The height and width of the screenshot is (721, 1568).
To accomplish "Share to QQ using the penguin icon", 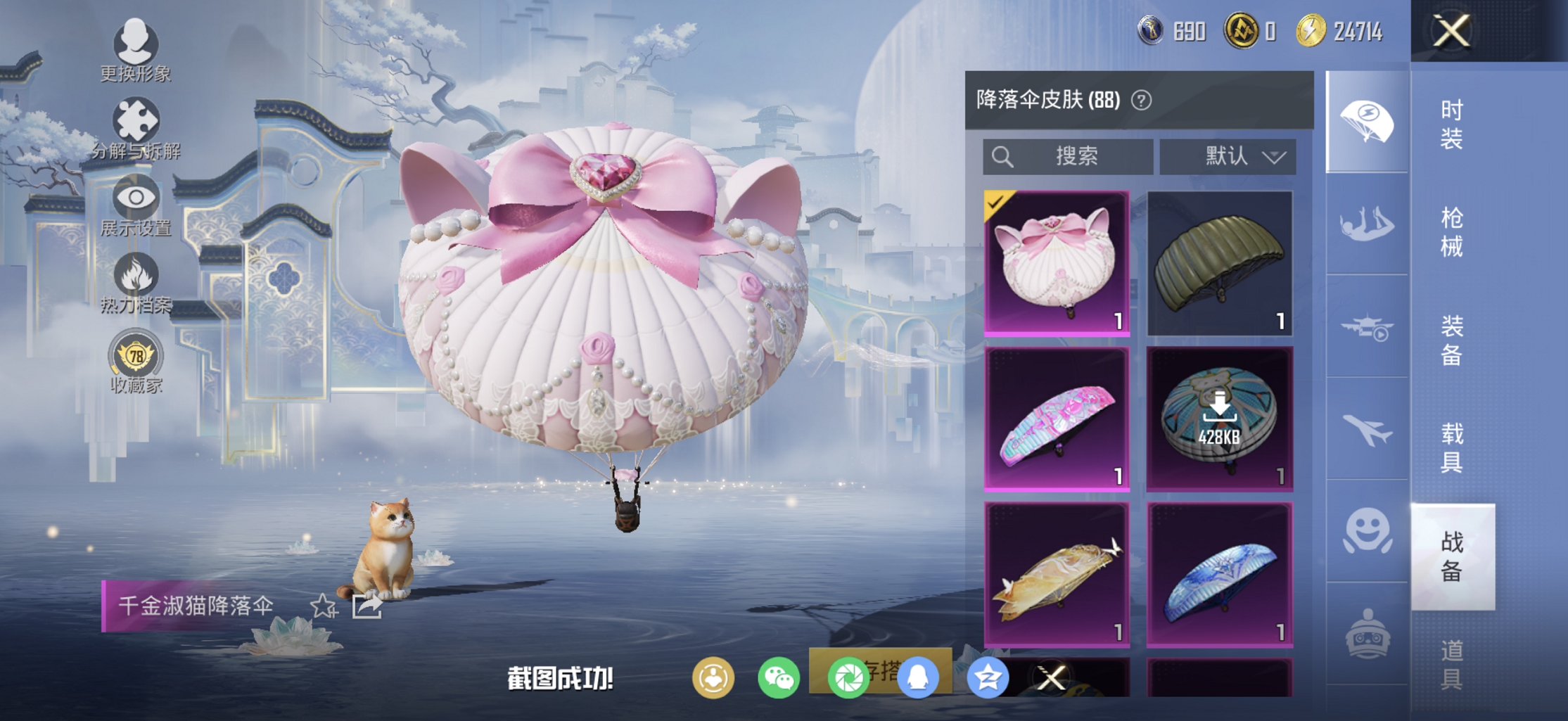I will (x=919, y=679).
